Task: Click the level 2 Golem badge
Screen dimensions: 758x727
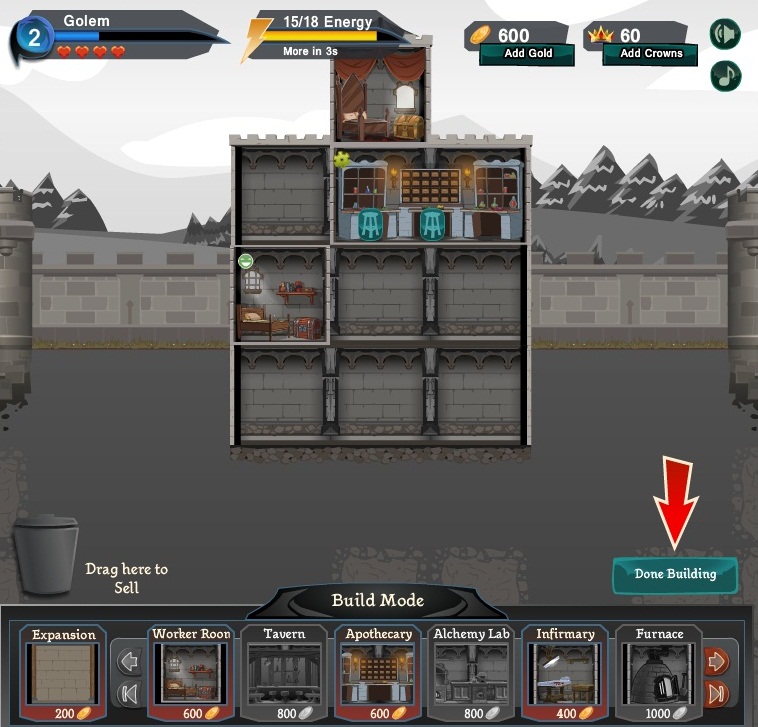Action: point(34,39)
